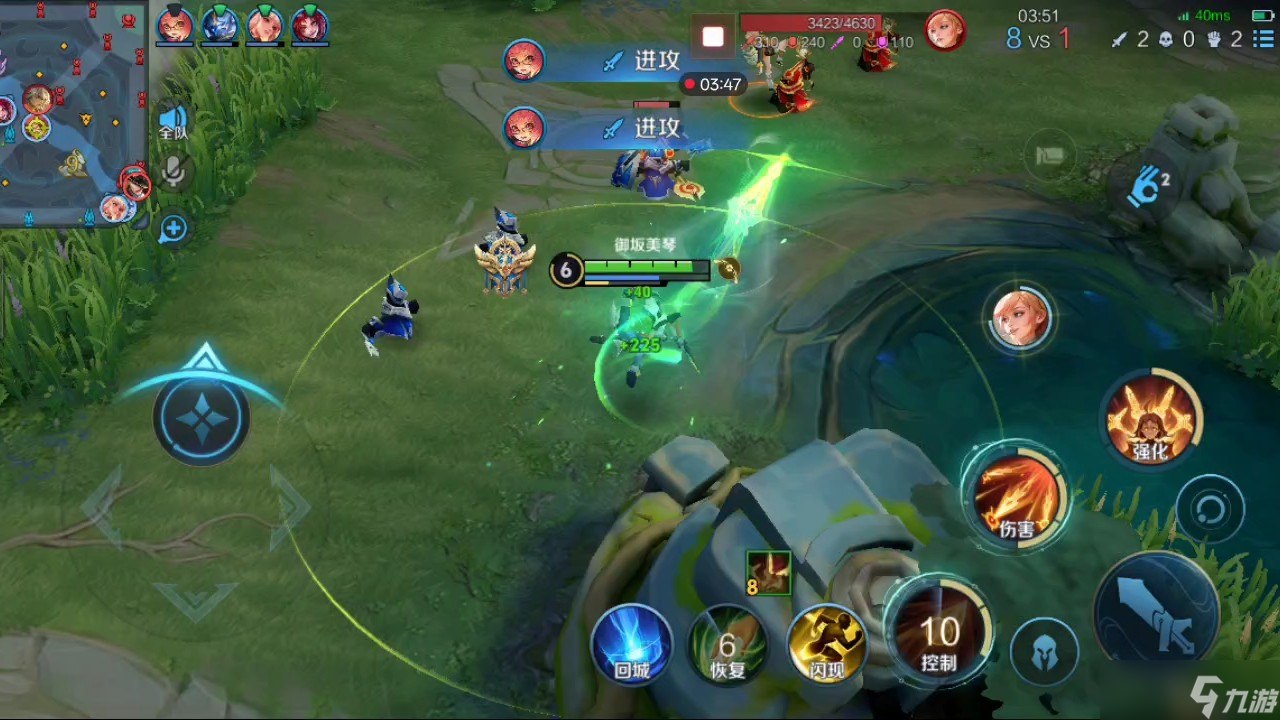1280x720 pixels.
Task: Use the 伤害 fire skill
Action: (x=1016, y=499)
